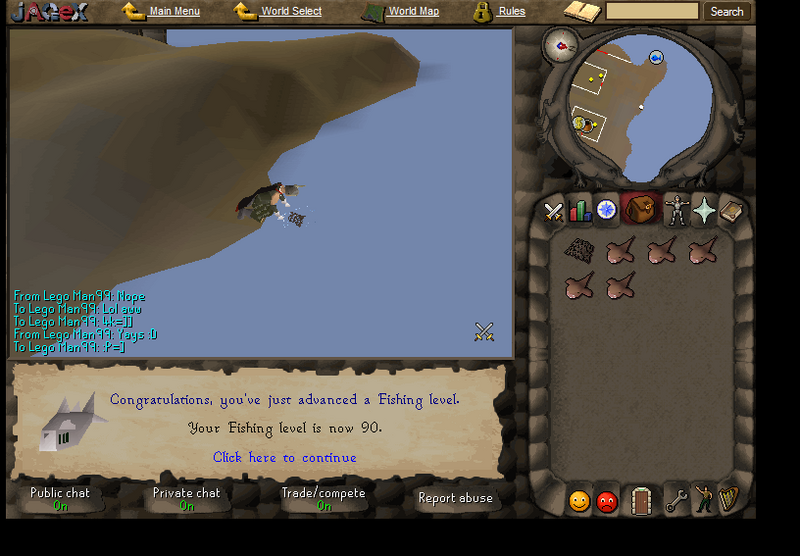Switch to the crossed swords combat tab
This screenshot has height=556, width=800.
553,211
